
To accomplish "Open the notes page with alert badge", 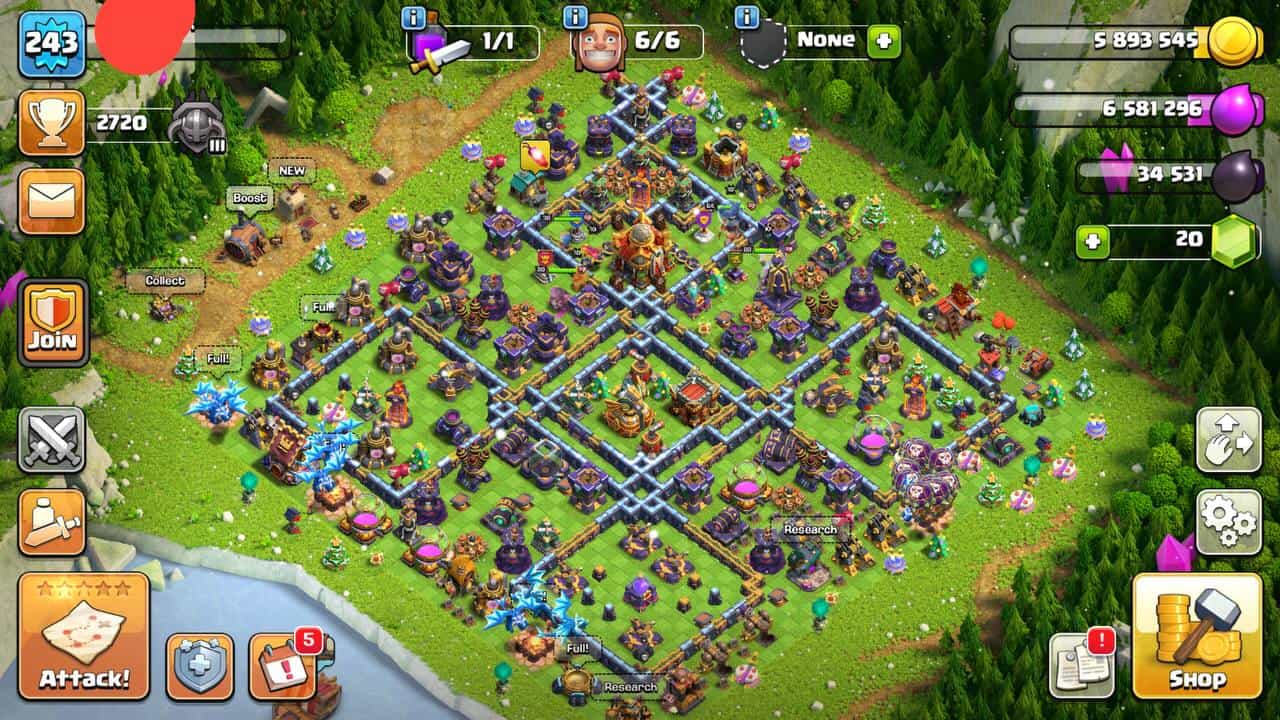I will [x=1080, y=665].
